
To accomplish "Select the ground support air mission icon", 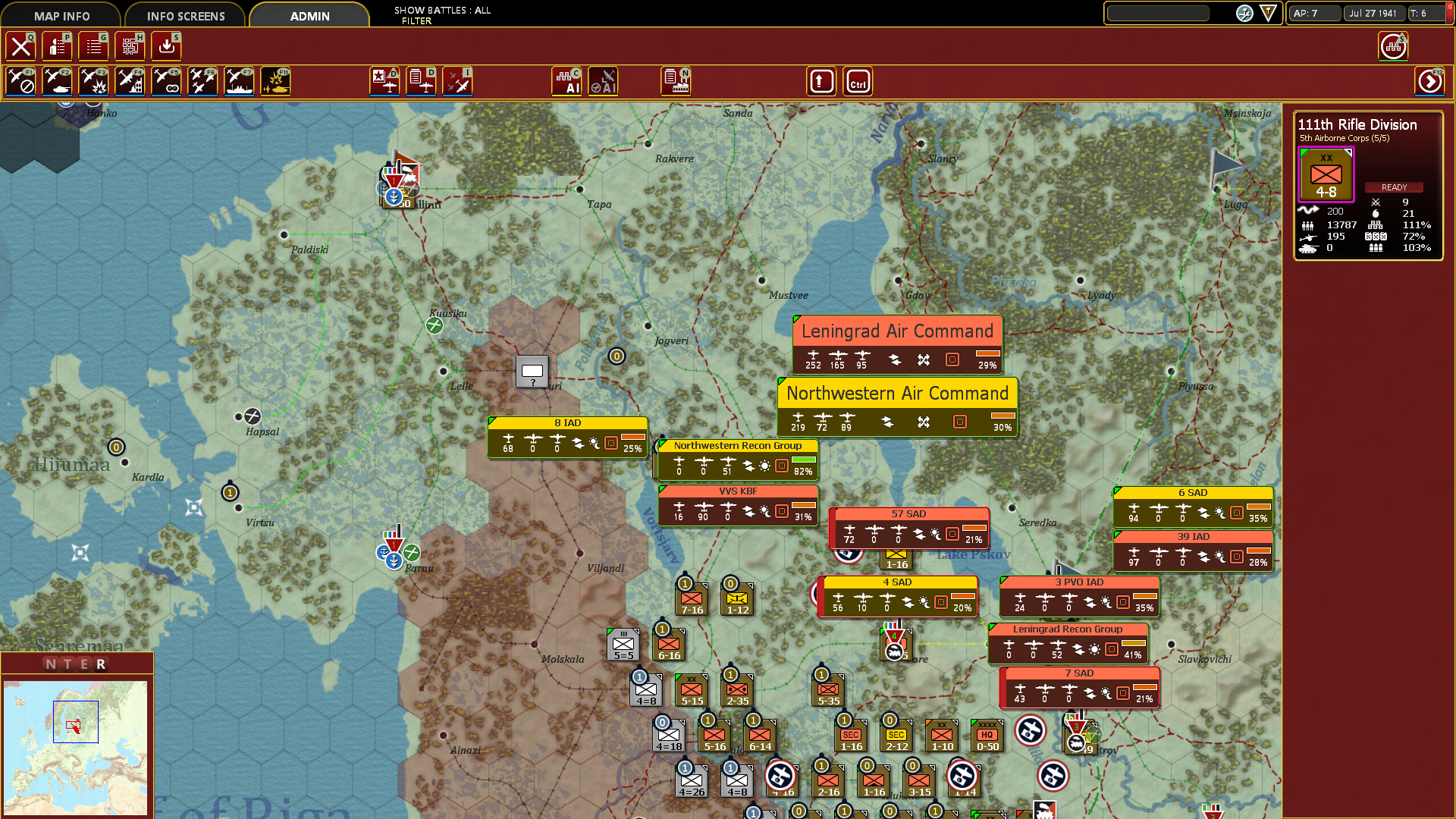I will coord(57,81).
